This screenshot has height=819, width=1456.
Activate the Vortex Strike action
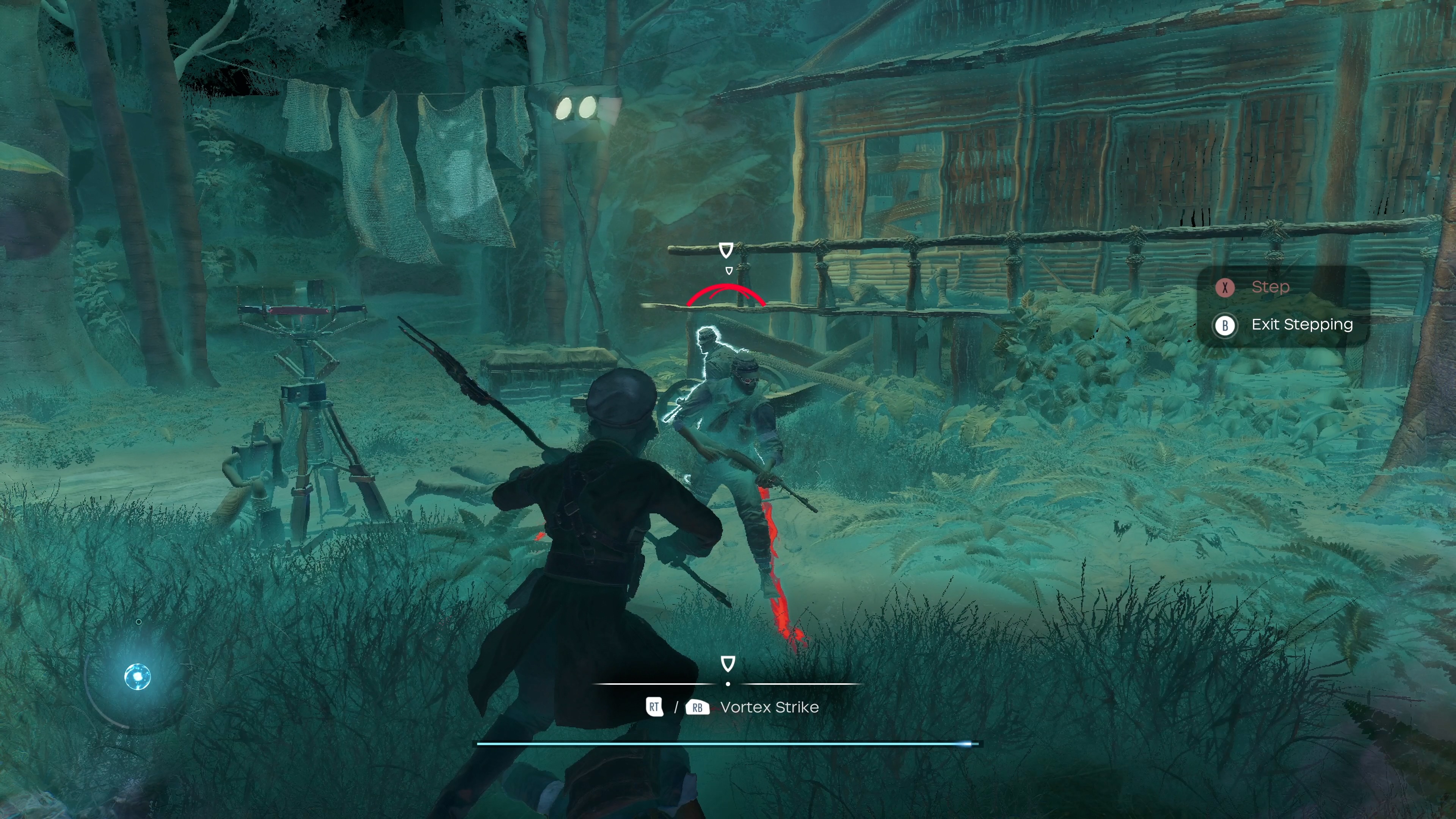769,707
